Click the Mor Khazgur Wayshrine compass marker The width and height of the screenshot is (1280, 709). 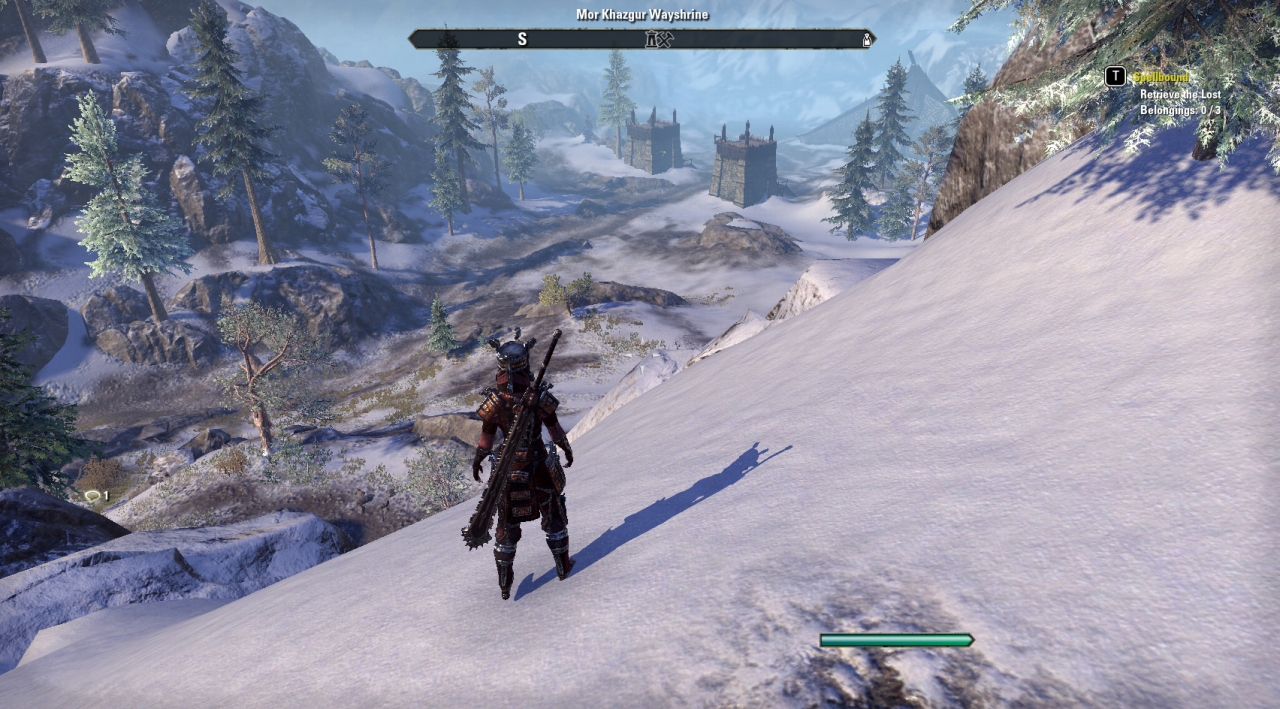651,39
